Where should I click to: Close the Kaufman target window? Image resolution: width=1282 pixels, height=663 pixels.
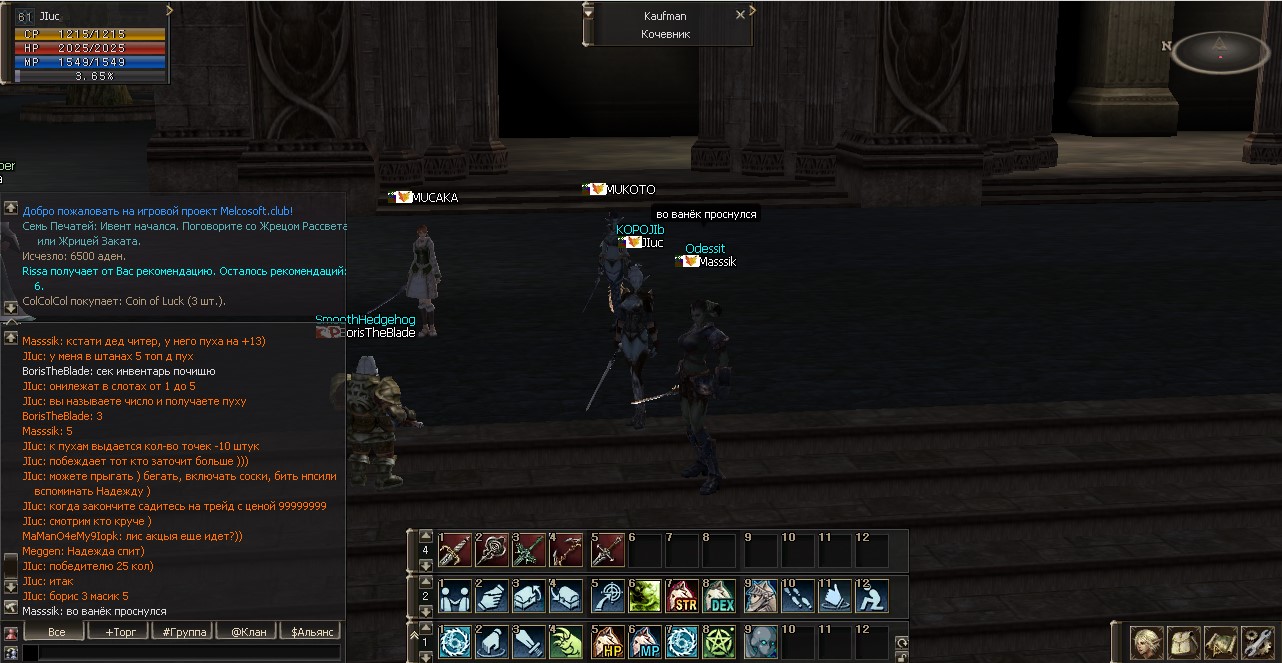[x=740, y=16]
